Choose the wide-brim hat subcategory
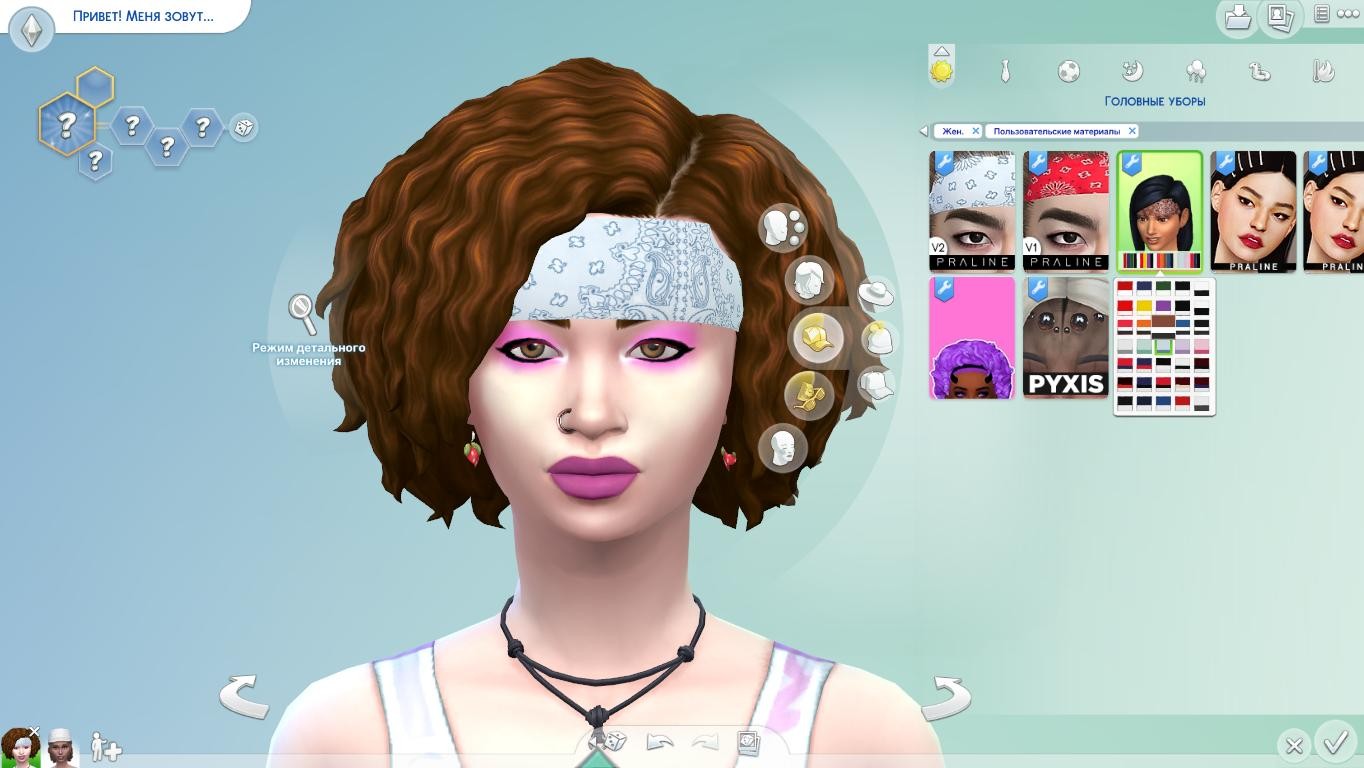Viewport: 1364px width, 768px height. click(875, 295)
